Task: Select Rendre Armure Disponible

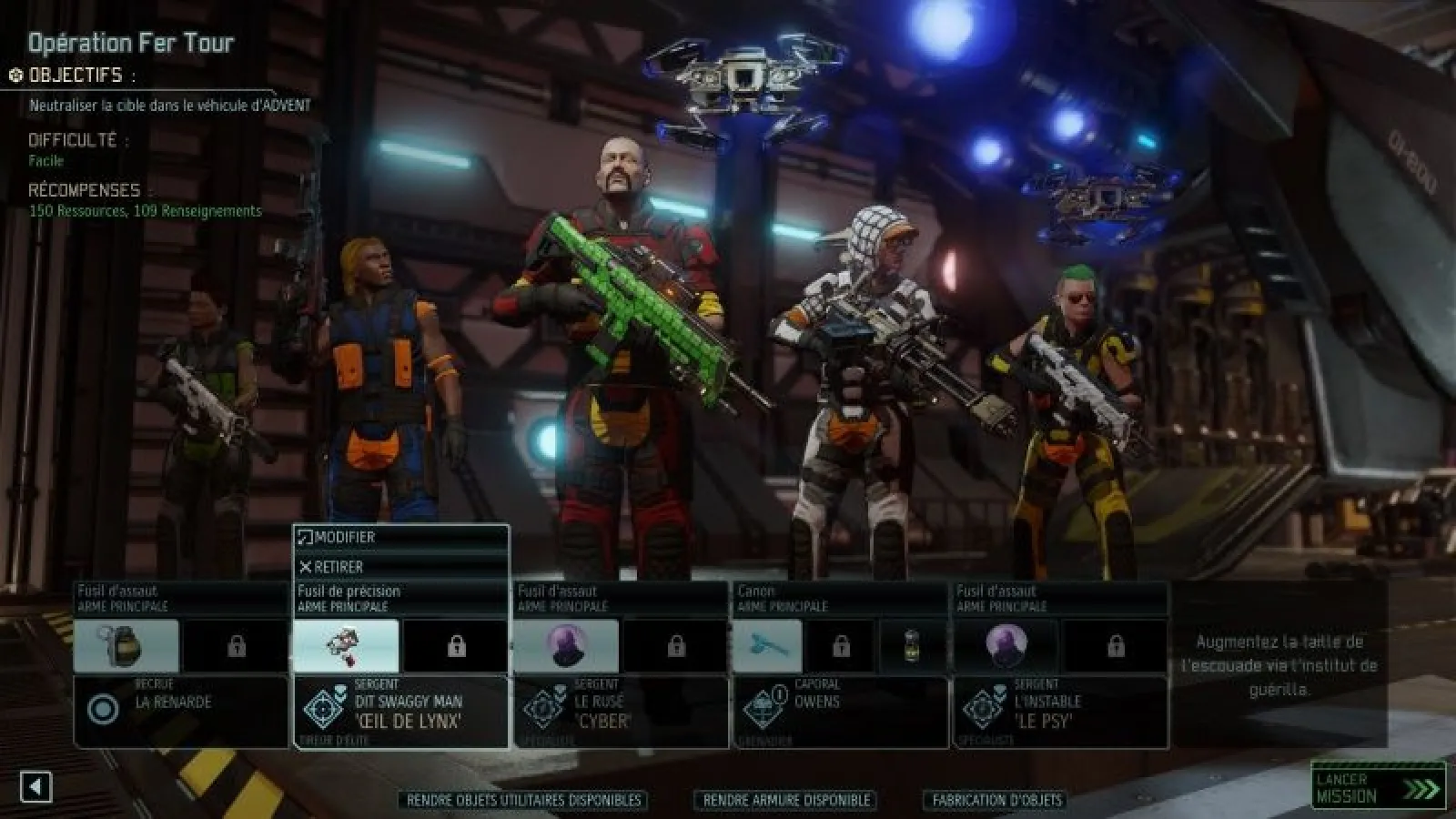Action: click(x=786, y=800)
